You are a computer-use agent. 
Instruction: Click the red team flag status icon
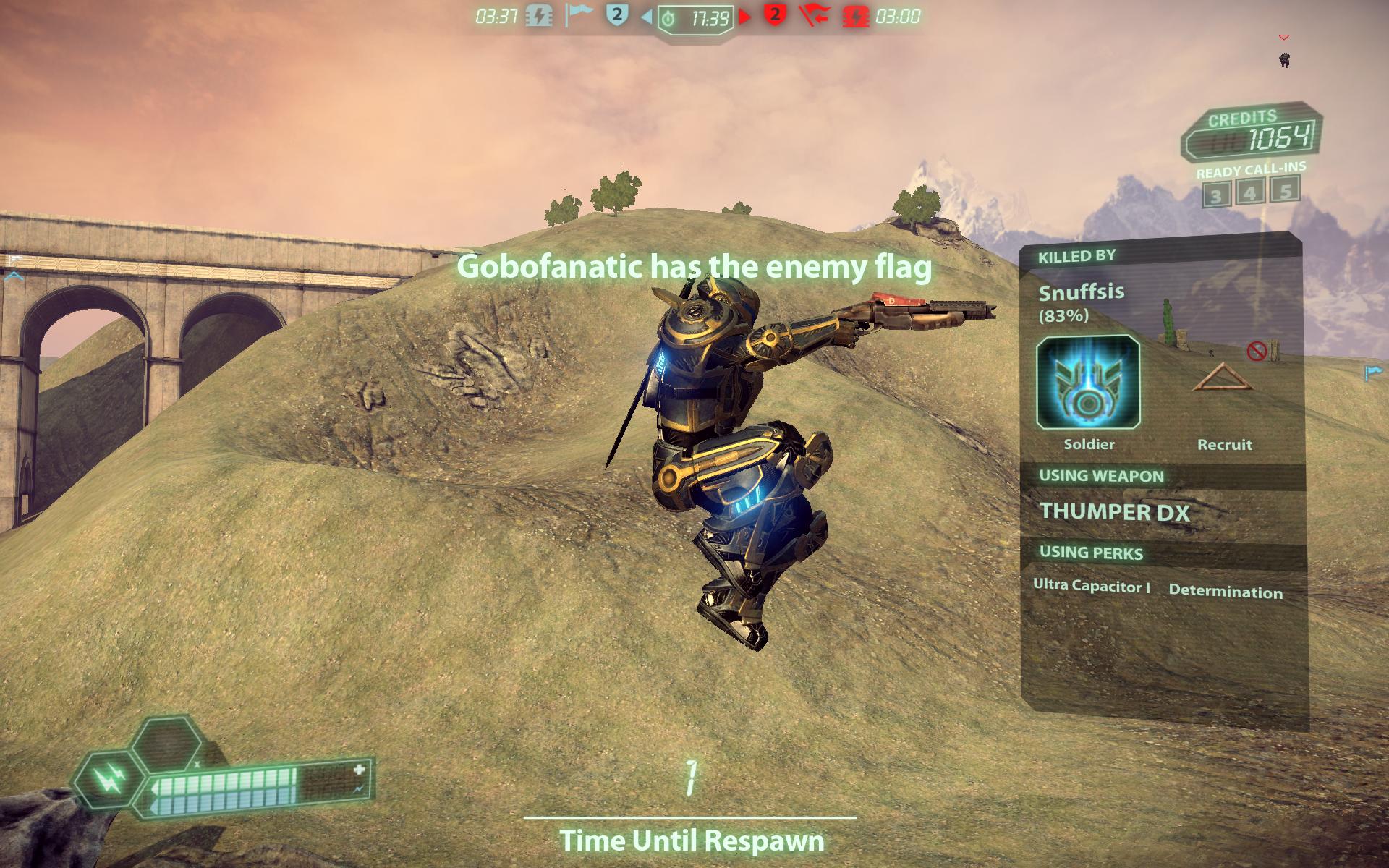(814, 15)
